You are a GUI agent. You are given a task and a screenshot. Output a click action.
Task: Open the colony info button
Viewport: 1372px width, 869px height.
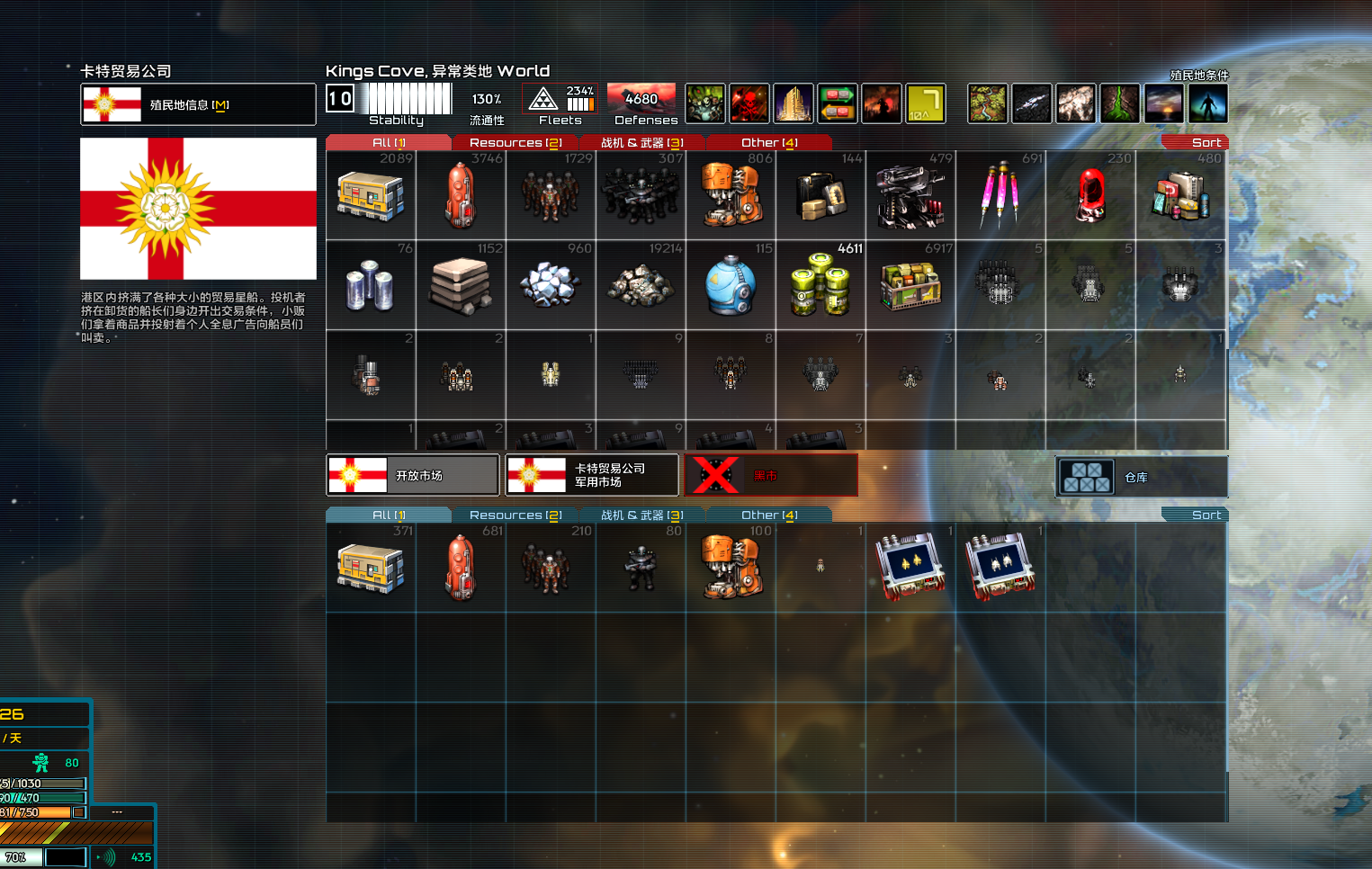(198, 104)
